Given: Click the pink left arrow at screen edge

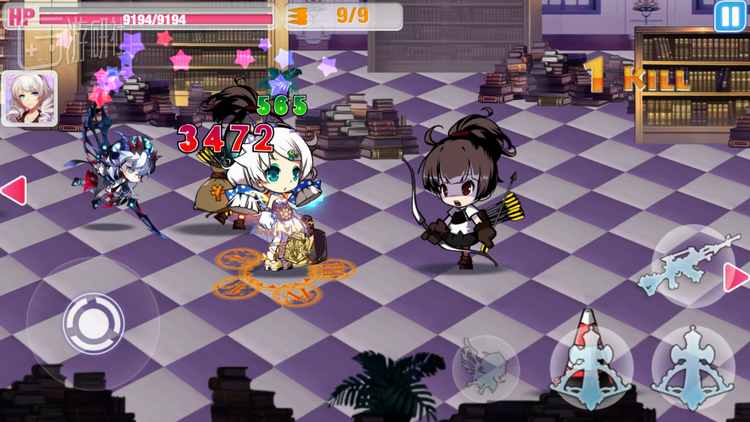Looking at the screenshot, I should point(13,190).
